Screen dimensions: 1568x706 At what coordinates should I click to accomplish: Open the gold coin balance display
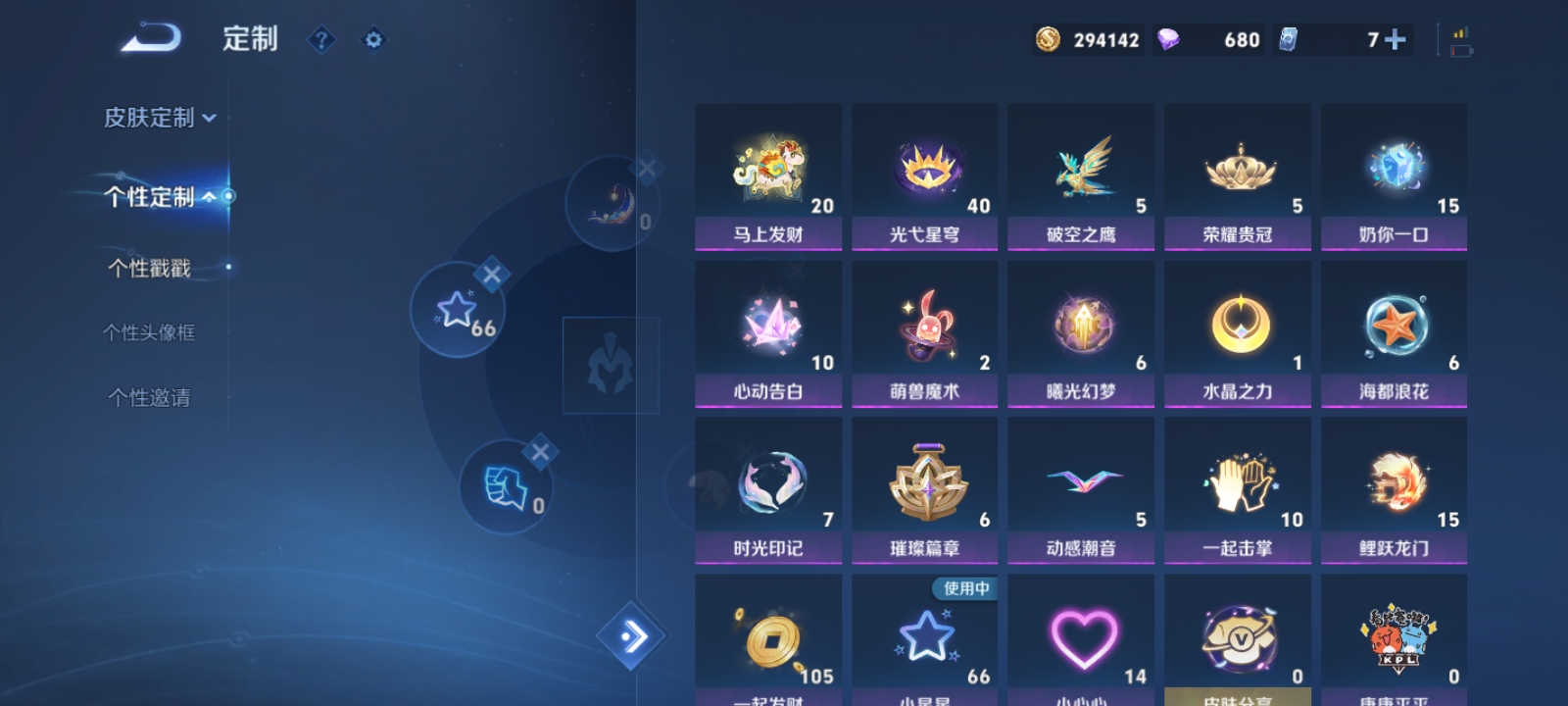1086,40
